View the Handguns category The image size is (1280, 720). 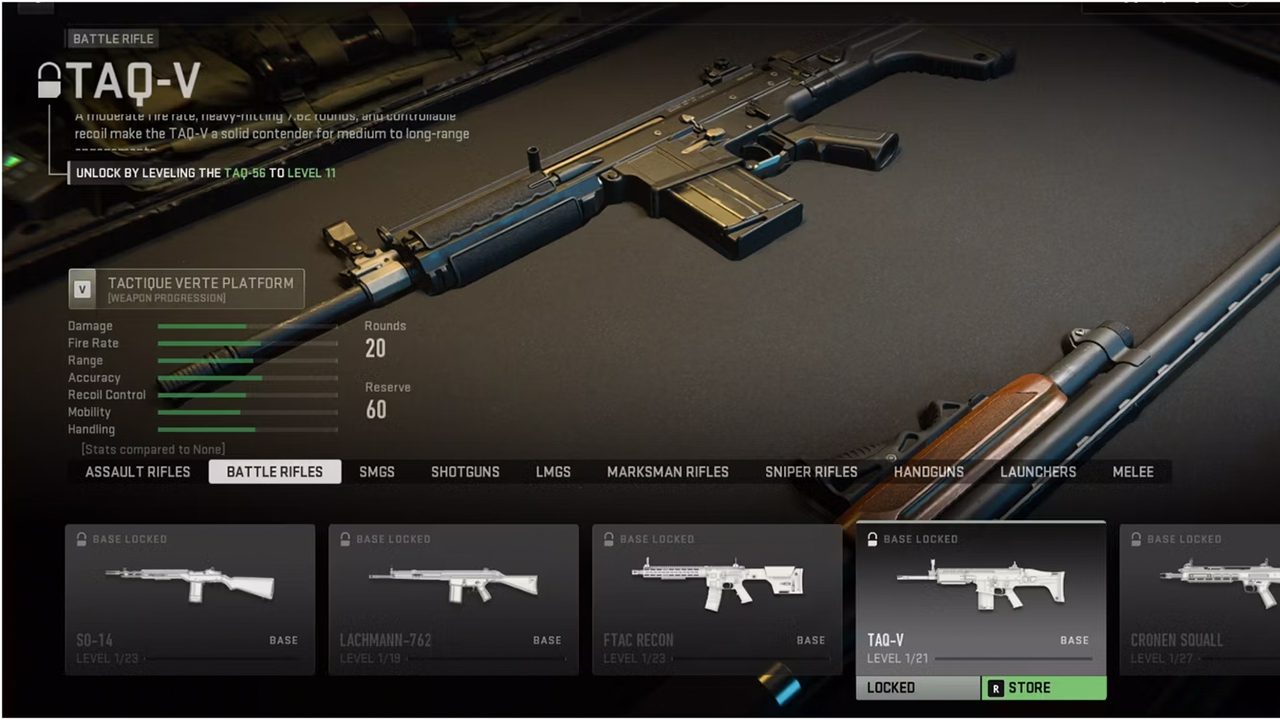coord(929,472)
